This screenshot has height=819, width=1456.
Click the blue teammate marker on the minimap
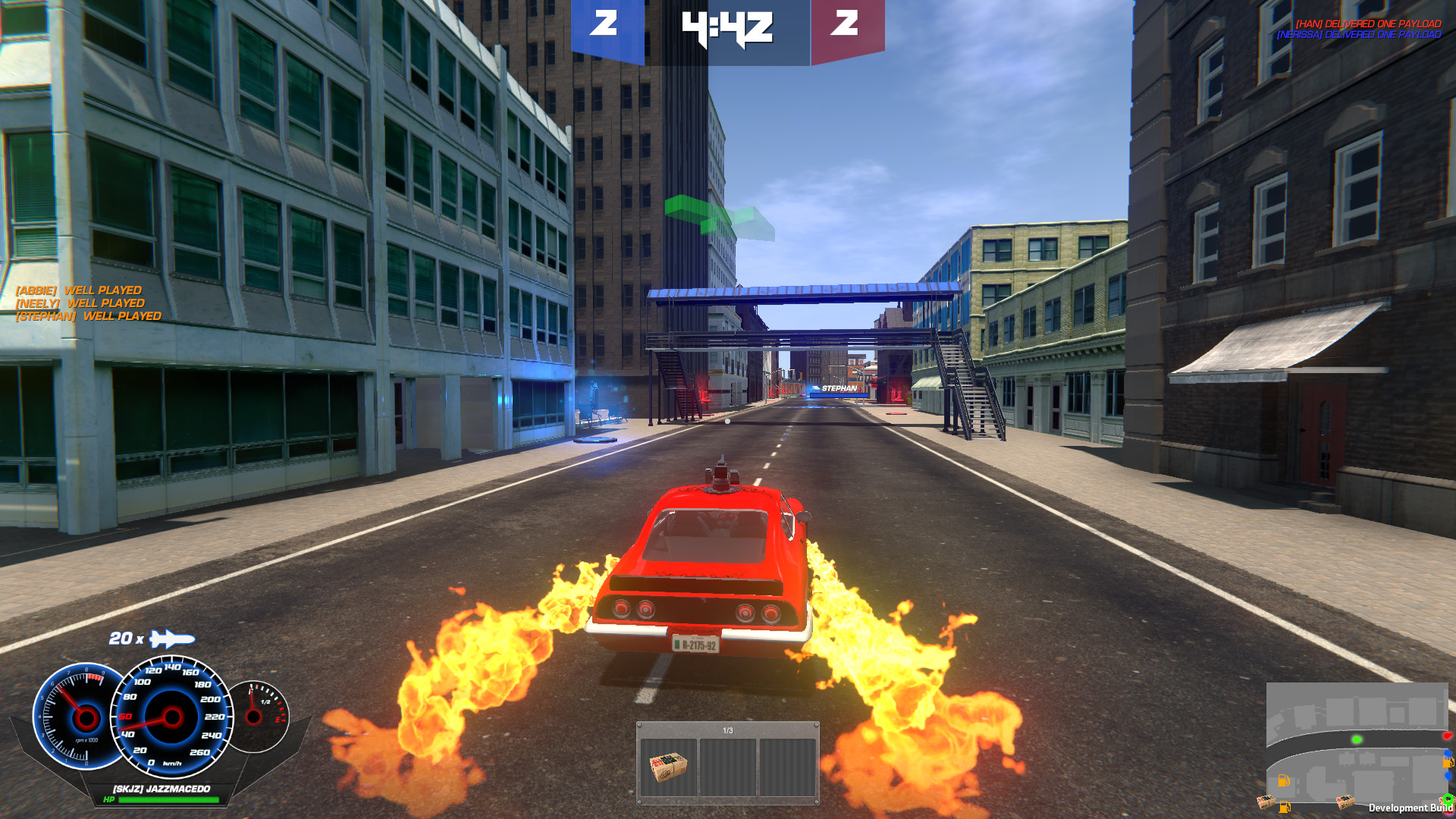click(x=1446, y=753)
